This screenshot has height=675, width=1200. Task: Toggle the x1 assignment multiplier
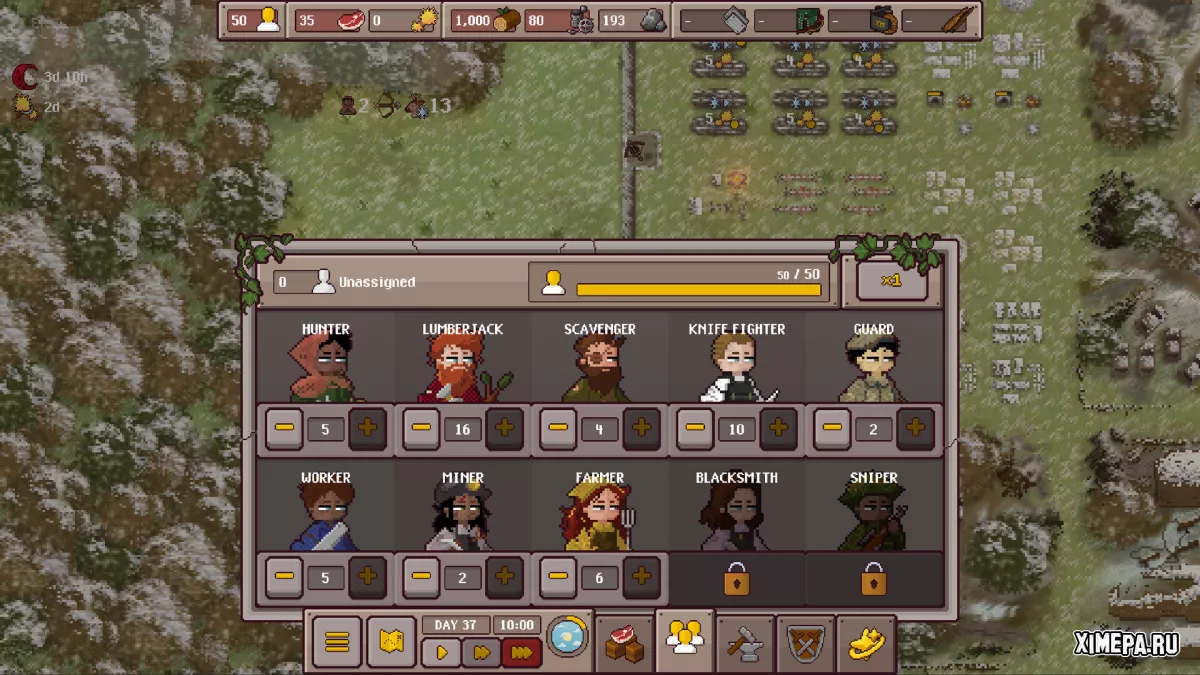click(x=892, y=281)
